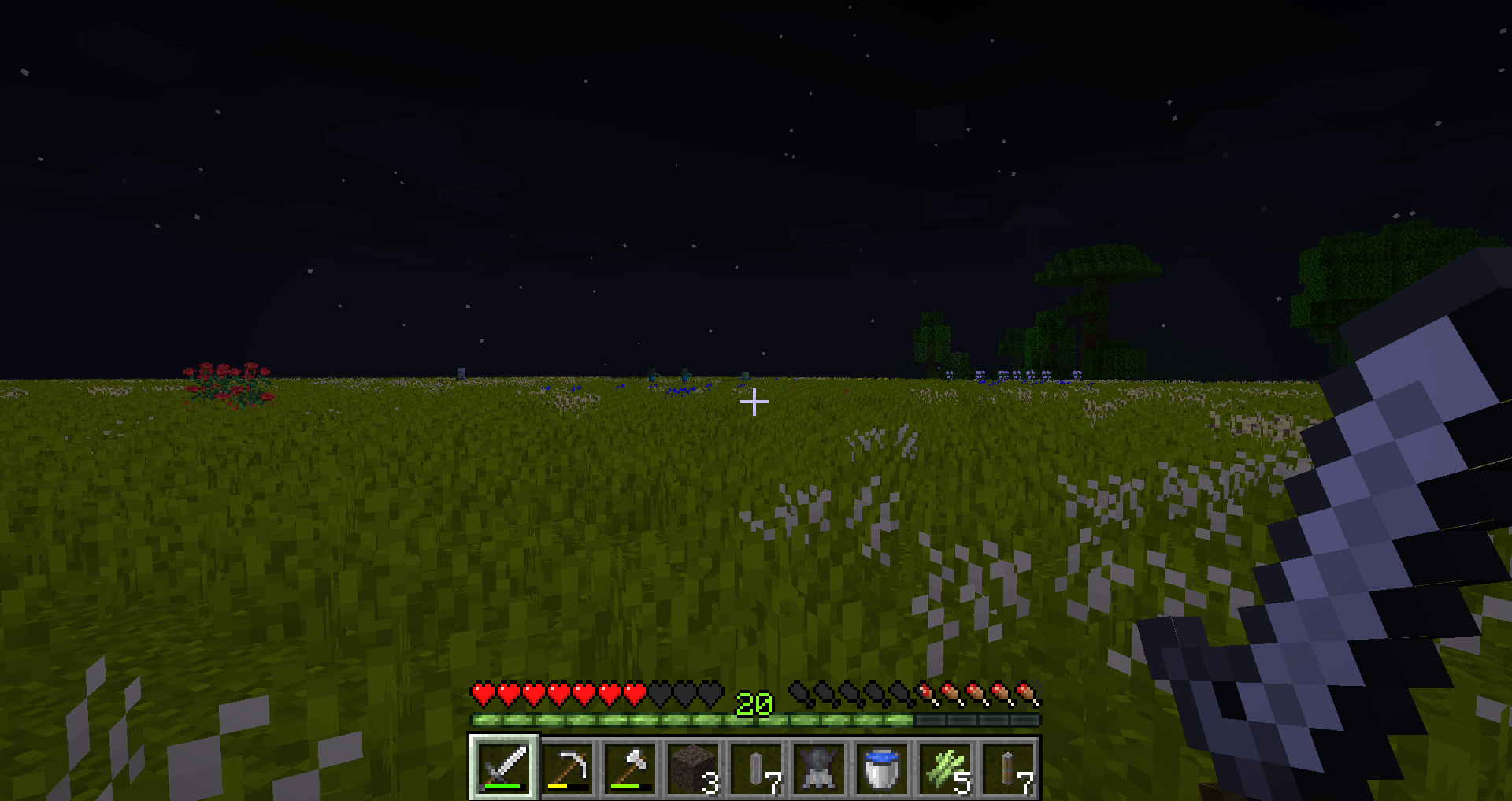Select the sugar cane stack
Viewport: 1512px width, 801px height.
point(945,767)
